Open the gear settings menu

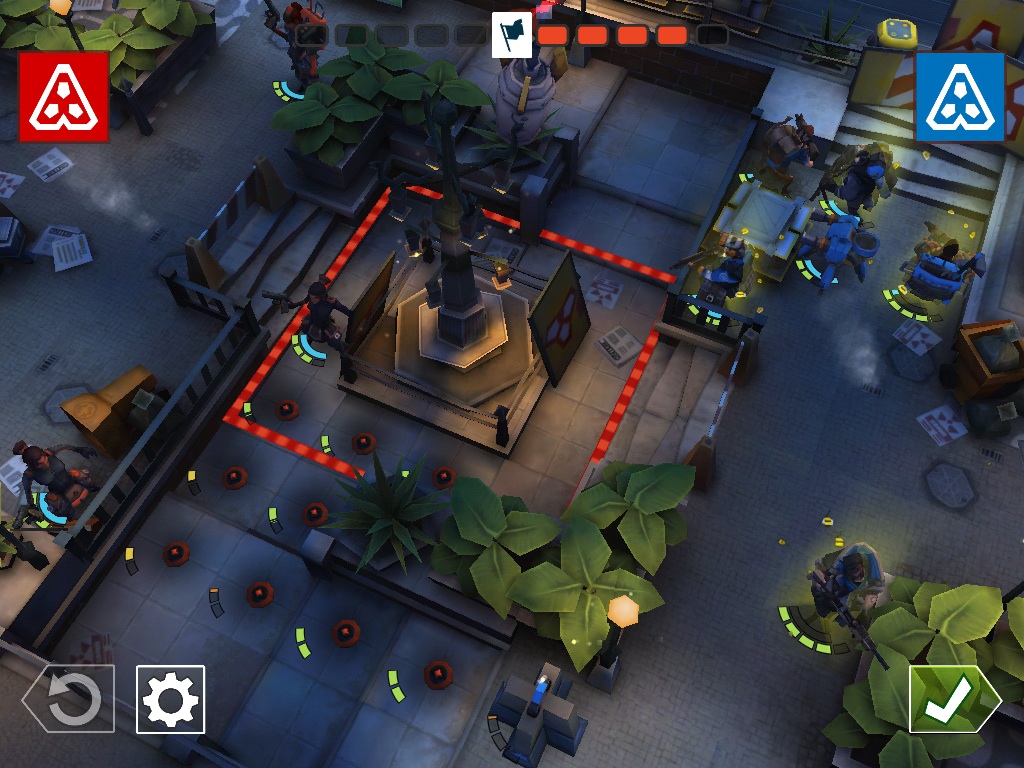[170, 699]
